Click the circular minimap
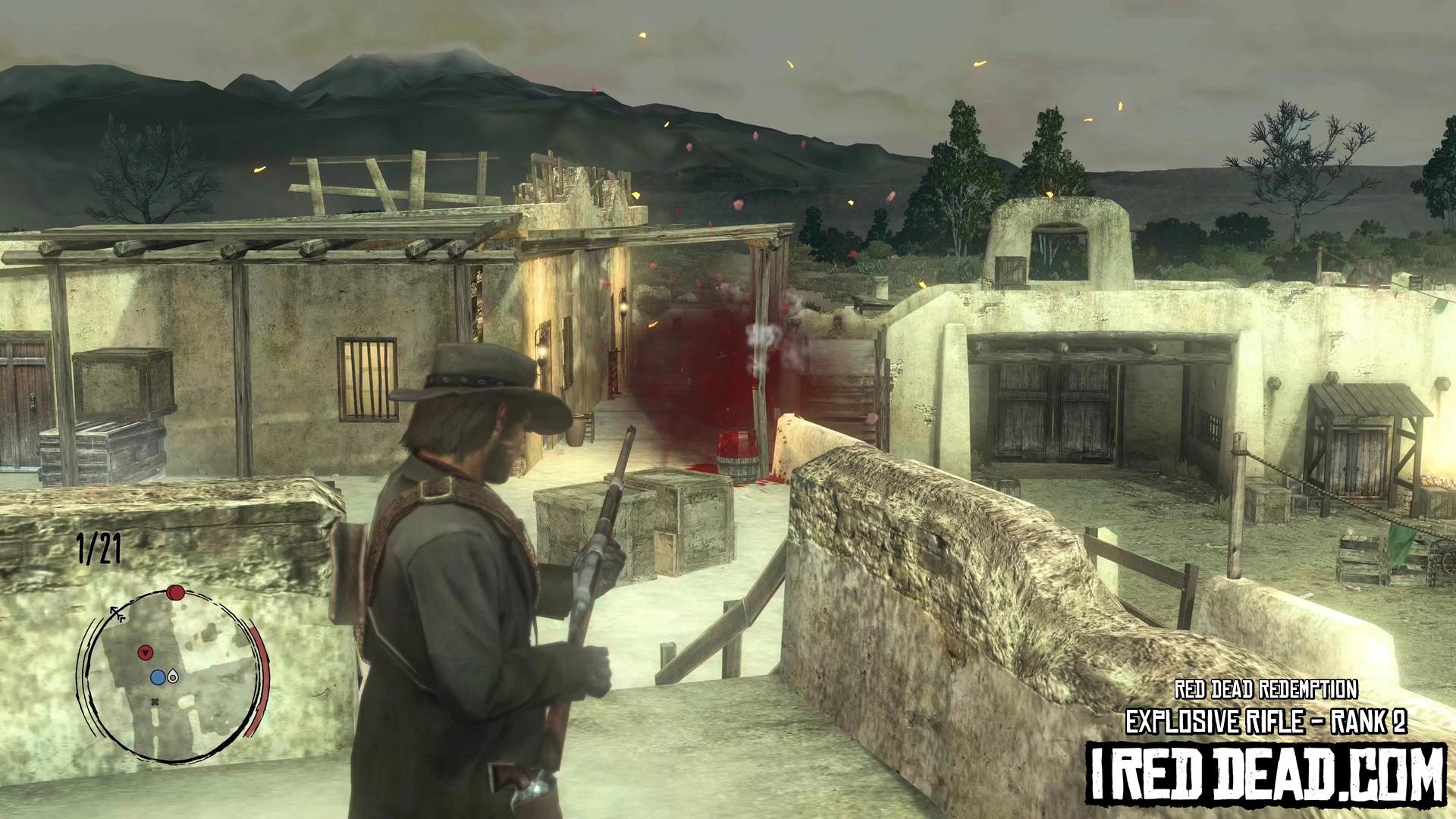The width and height of the screenshot is (1456, 819). coord(174,676)
